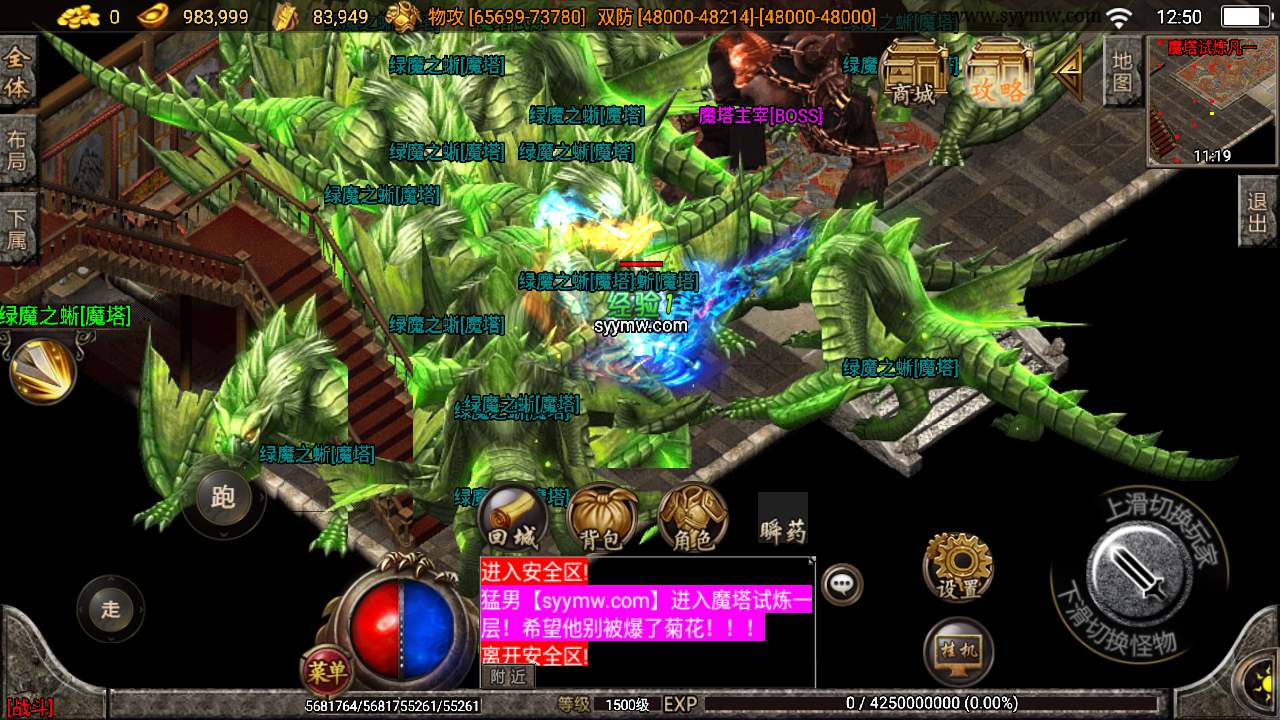Open the 商城 shop

(914, 72)
